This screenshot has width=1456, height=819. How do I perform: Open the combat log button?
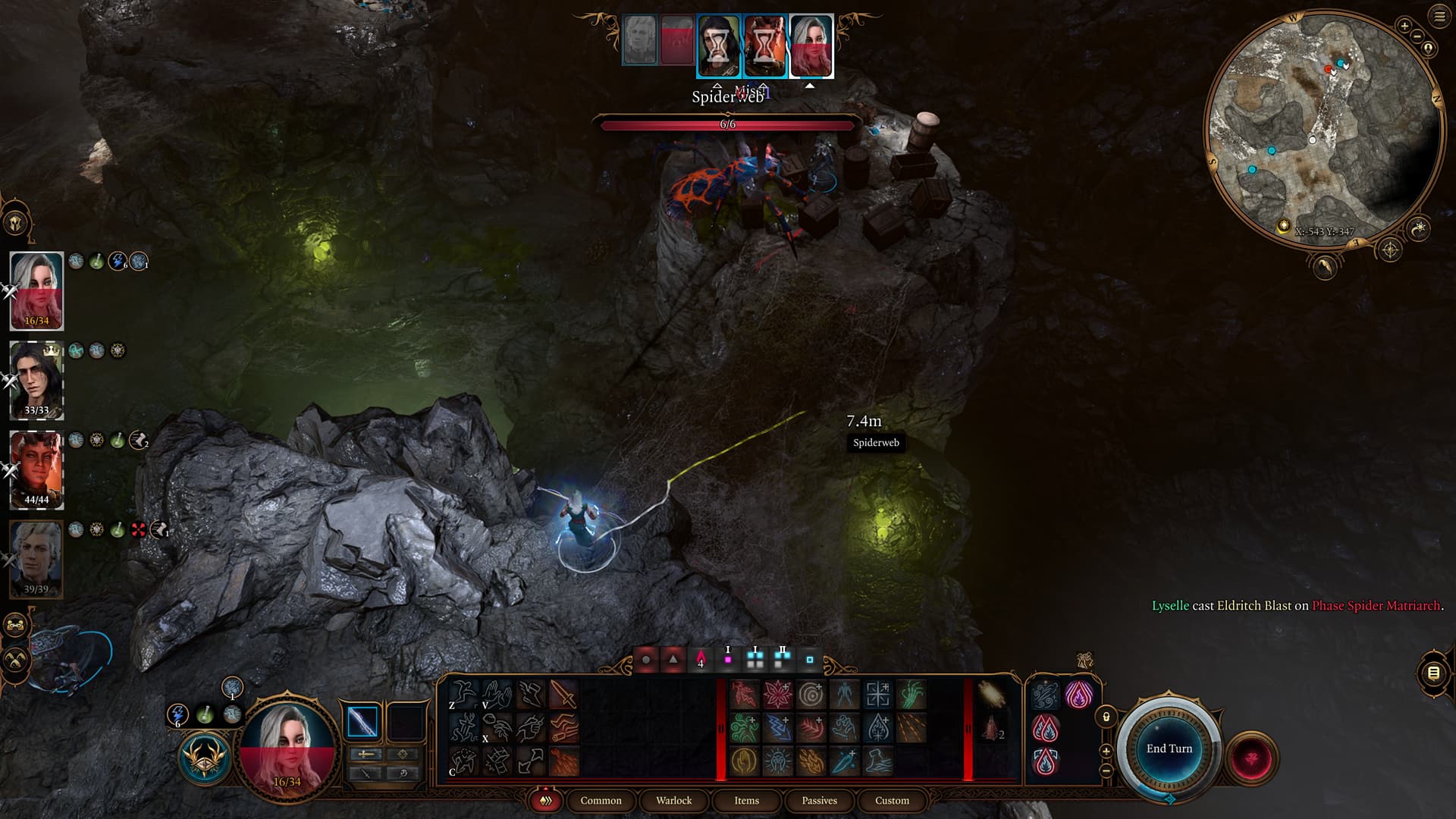point(1433,673)
